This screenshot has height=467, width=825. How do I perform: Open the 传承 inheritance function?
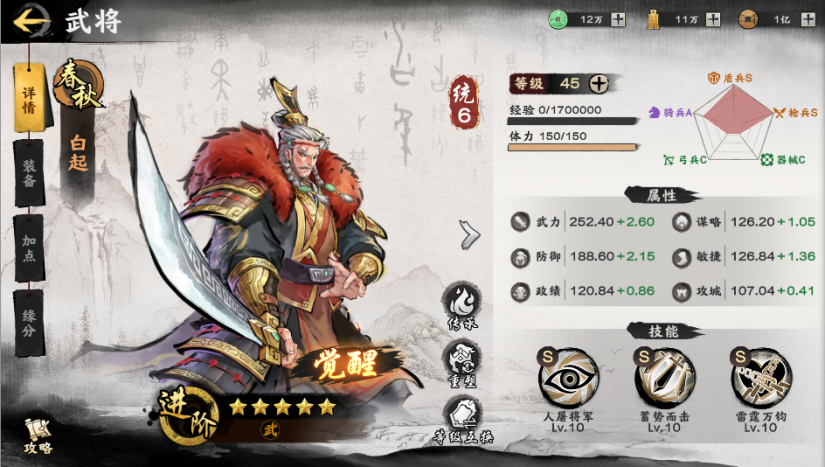pyautogui.click(x=464, y=303)
